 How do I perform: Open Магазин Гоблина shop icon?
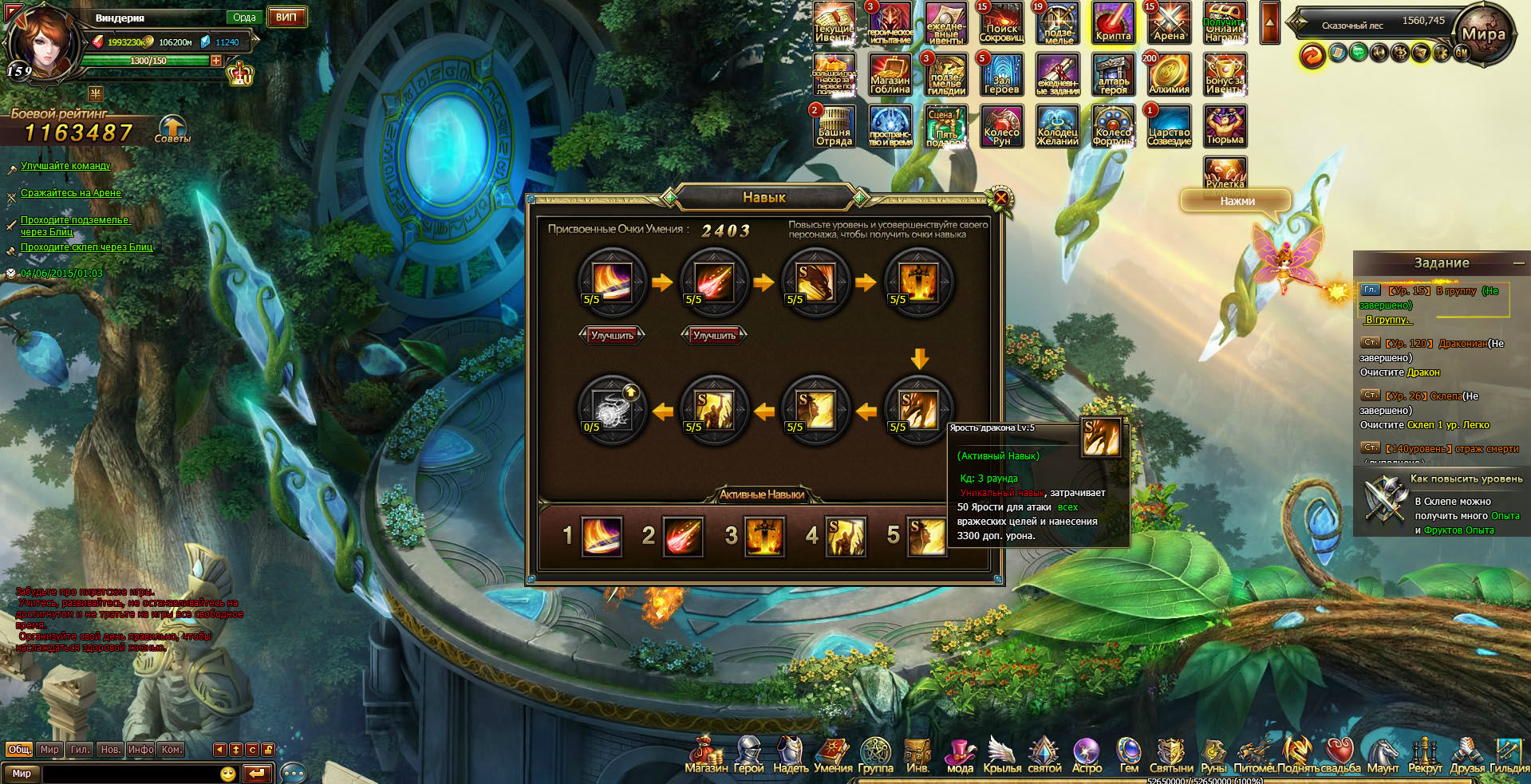890,74
